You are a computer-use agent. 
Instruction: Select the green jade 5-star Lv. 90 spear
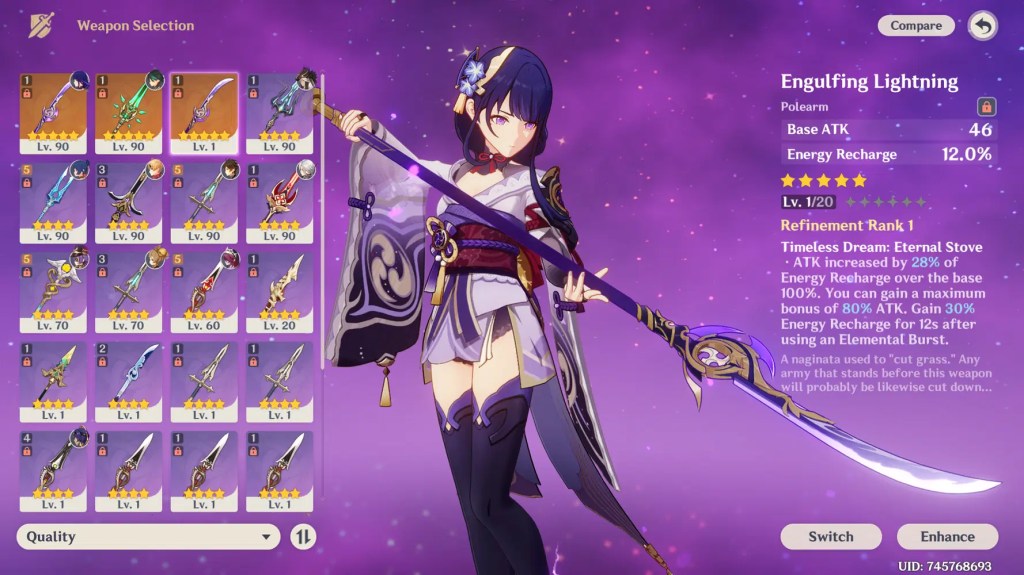click(x=128, y=112)
